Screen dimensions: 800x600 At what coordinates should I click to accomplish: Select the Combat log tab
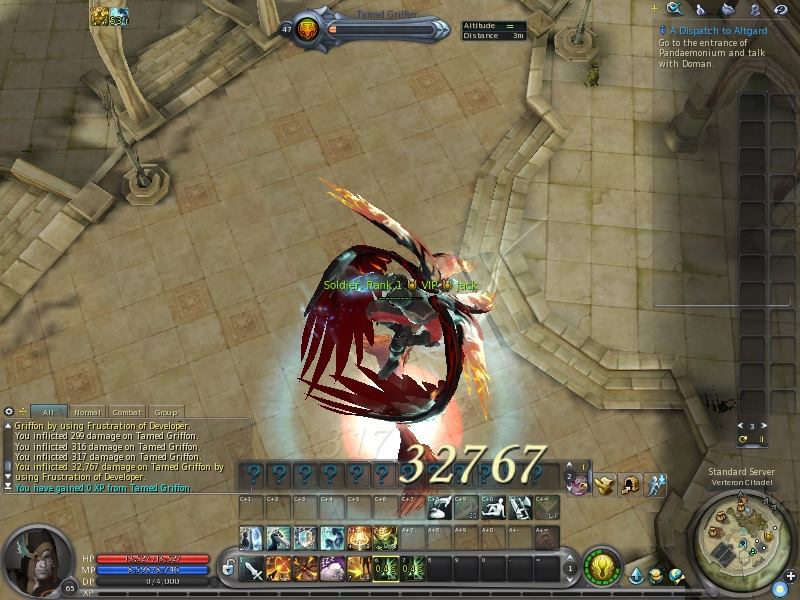point(126,411)
